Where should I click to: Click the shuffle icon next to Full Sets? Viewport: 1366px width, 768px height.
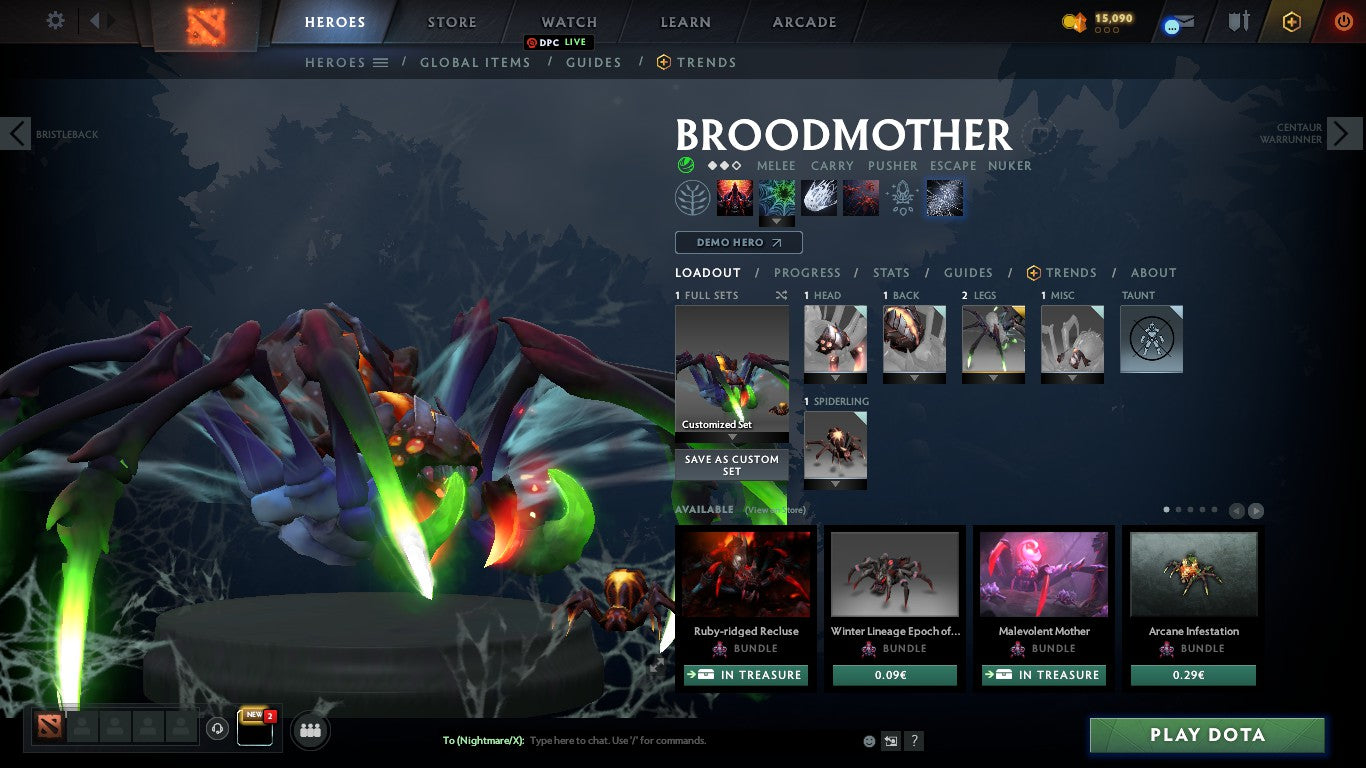[782, 294]
